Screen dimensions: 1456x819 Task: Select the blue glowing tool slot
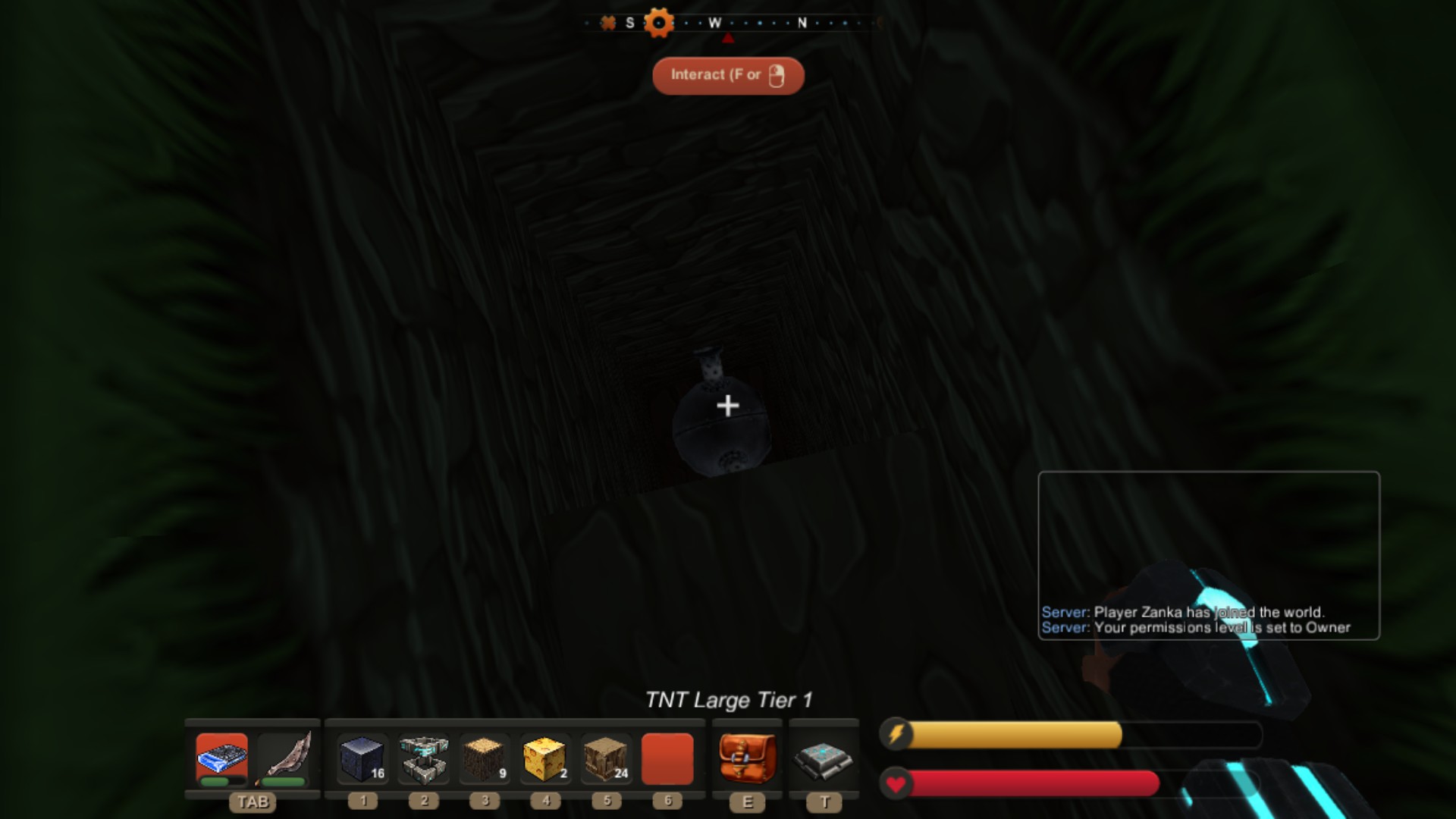[x=221, y=758]
